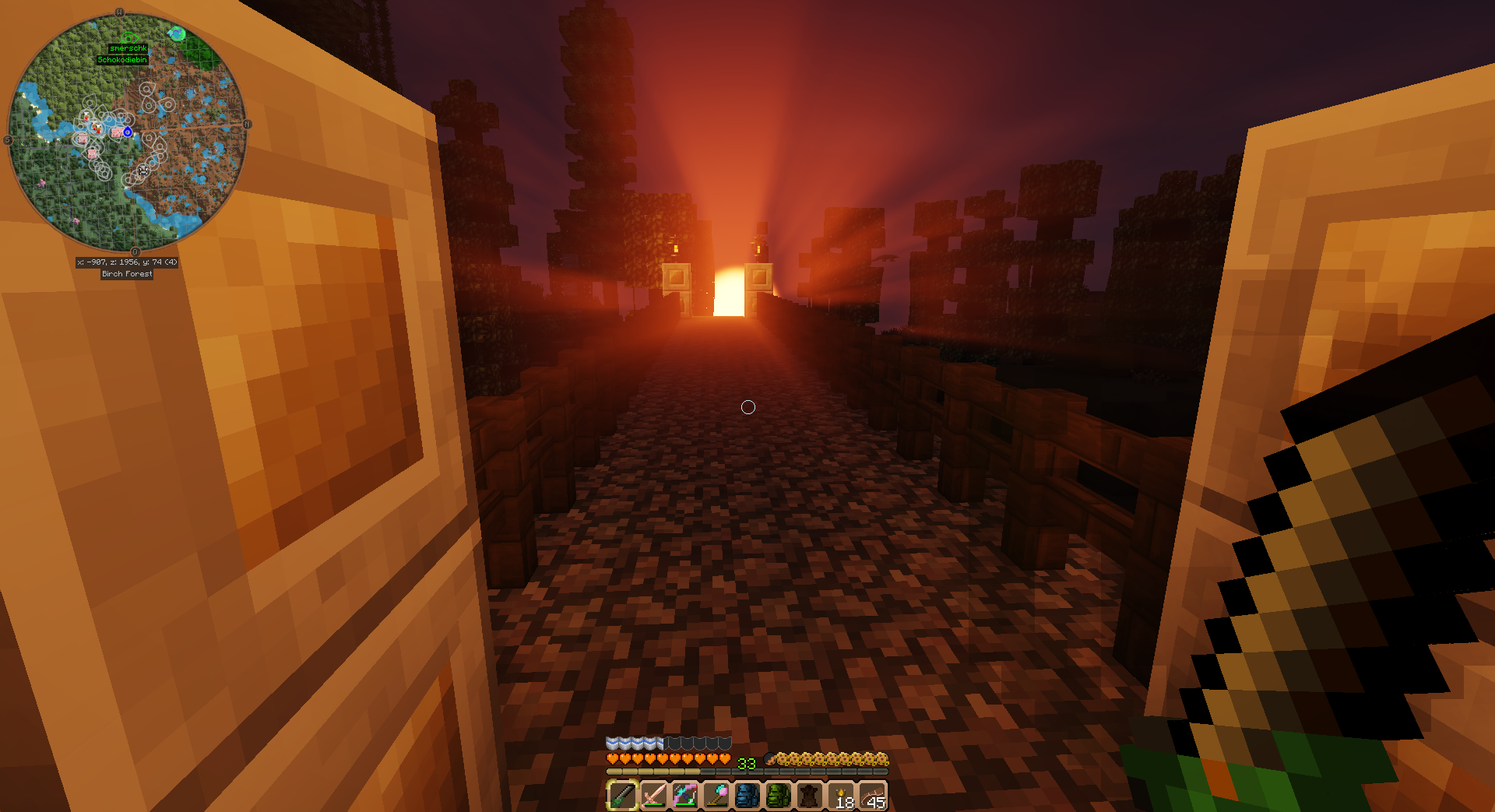
Task: Select the pink sword hotbar slot
Action: pyautogui.click(x=653, y=795)
